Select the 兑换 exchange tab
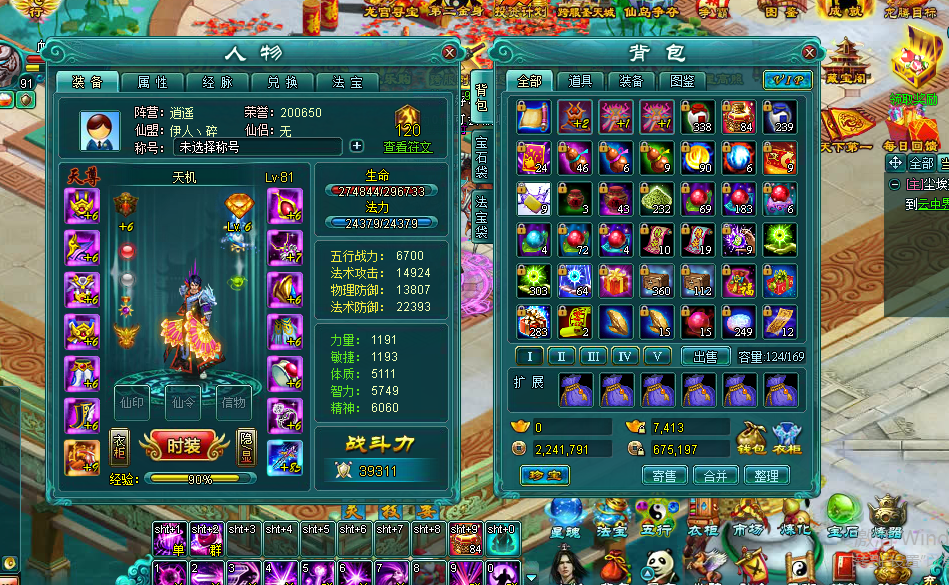This screenshot has height=585, width=949. click(x=282, y=82)
